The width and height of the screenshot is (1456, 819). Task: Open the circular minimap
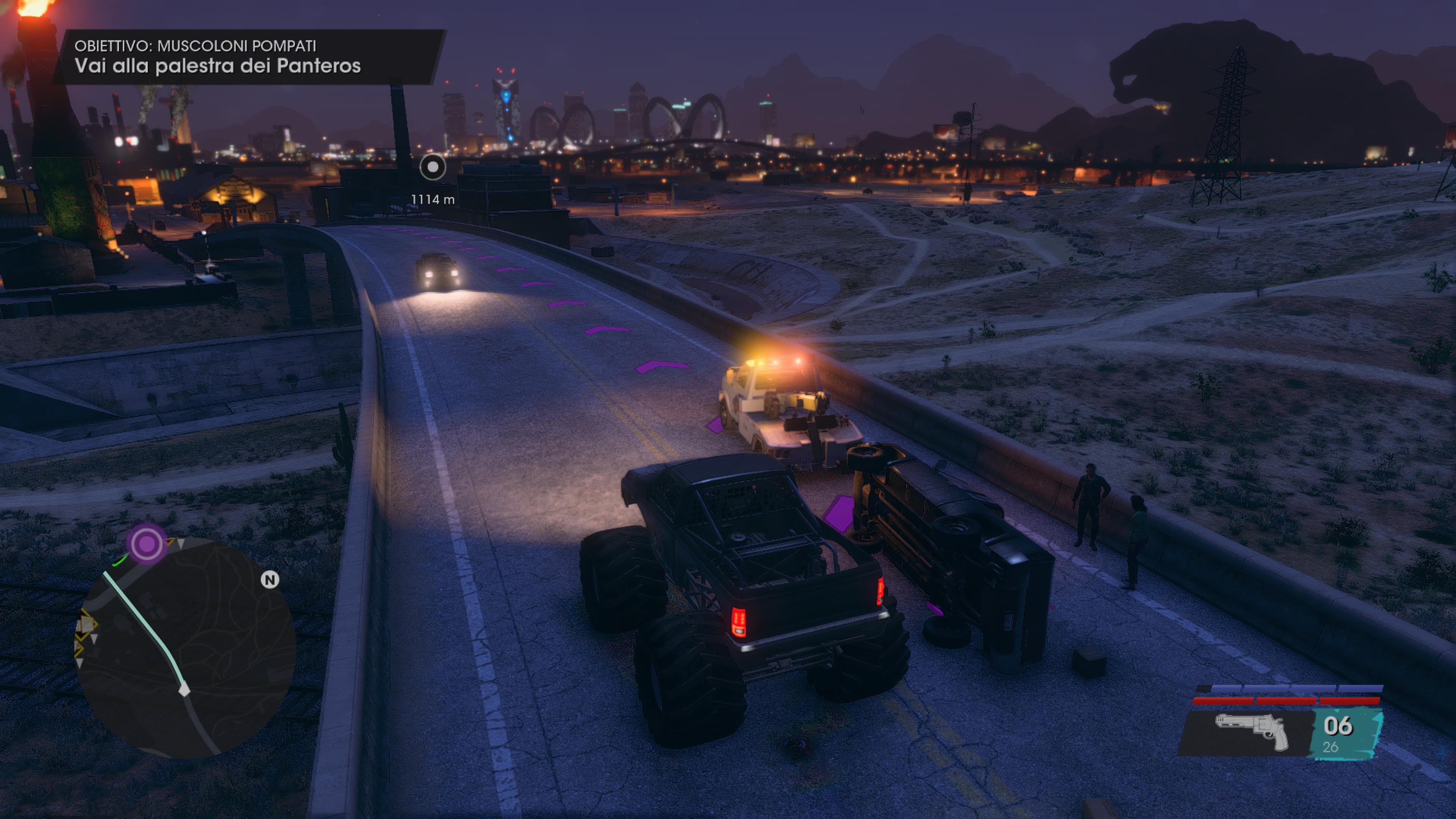click(187, 644)
